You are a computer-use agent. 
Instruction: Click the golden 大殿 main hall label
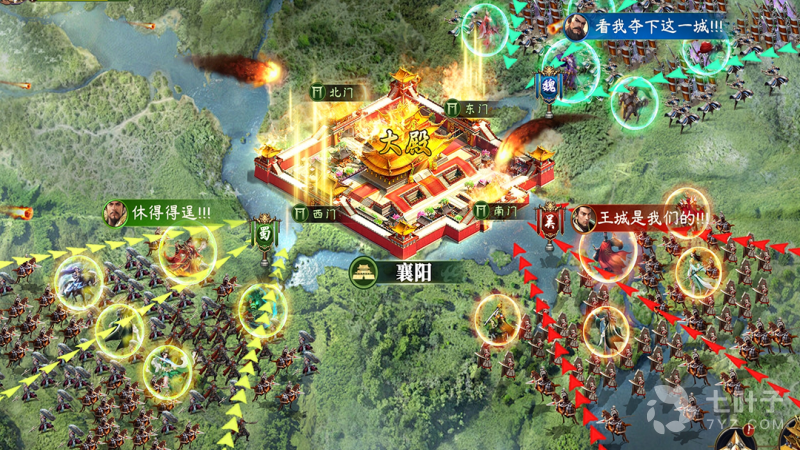pyautogui.click(x=405, y=141)
